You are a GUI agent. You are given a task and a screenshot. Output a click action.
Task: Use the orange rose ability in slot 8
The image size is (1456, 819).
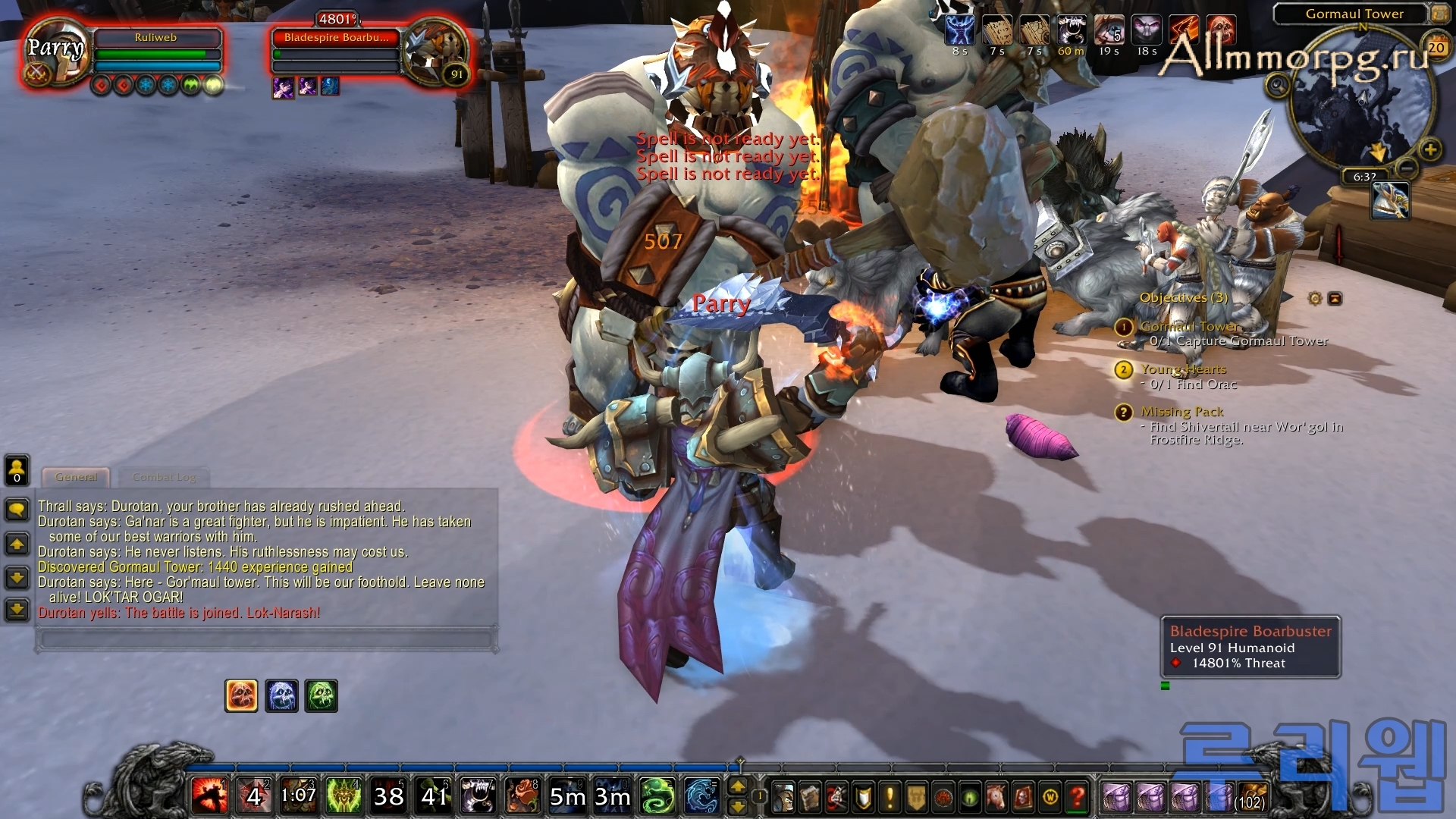pyautogui.click(x=522, y=795)
